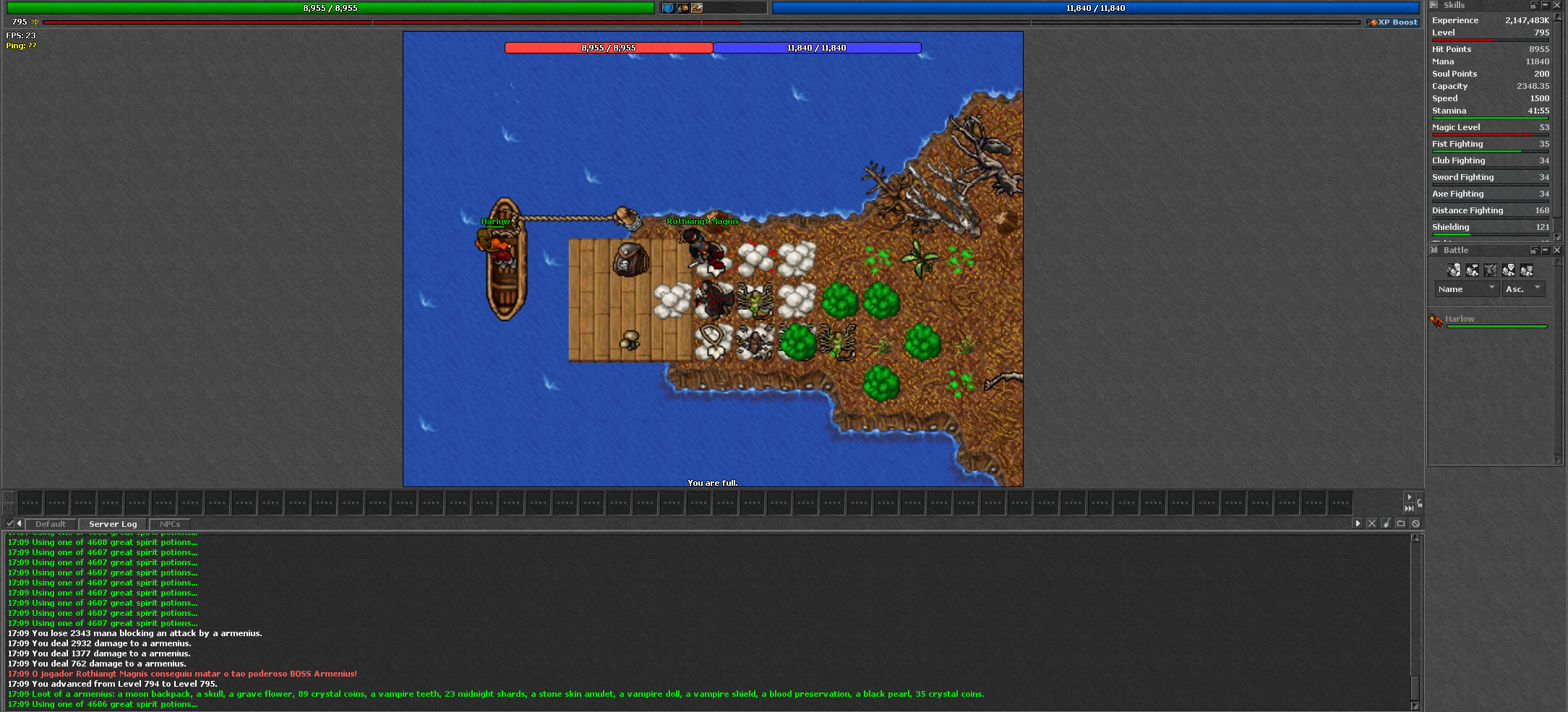The height and width of the screenshot is (712, 1568).
Task: Select the Server Log tab
Action: 113,524
